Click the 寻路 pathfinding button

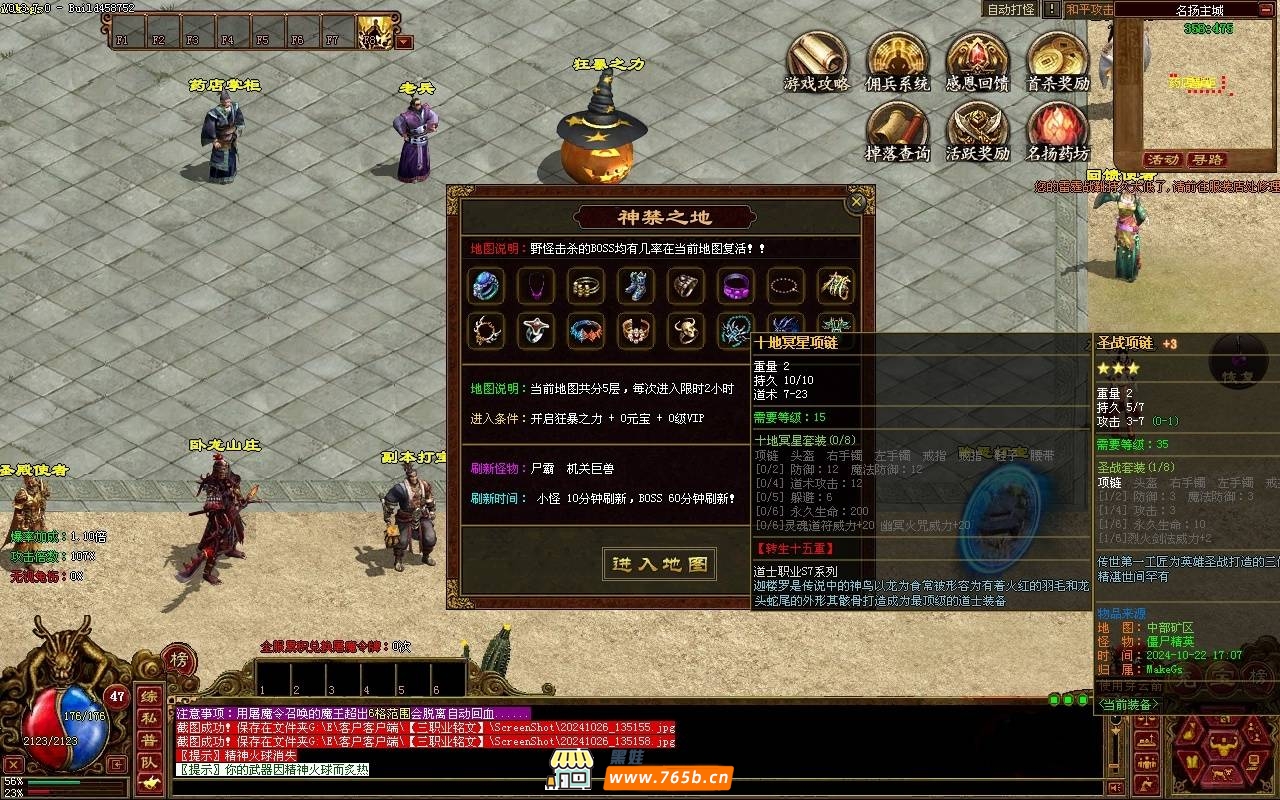[x=1207, y=160]
